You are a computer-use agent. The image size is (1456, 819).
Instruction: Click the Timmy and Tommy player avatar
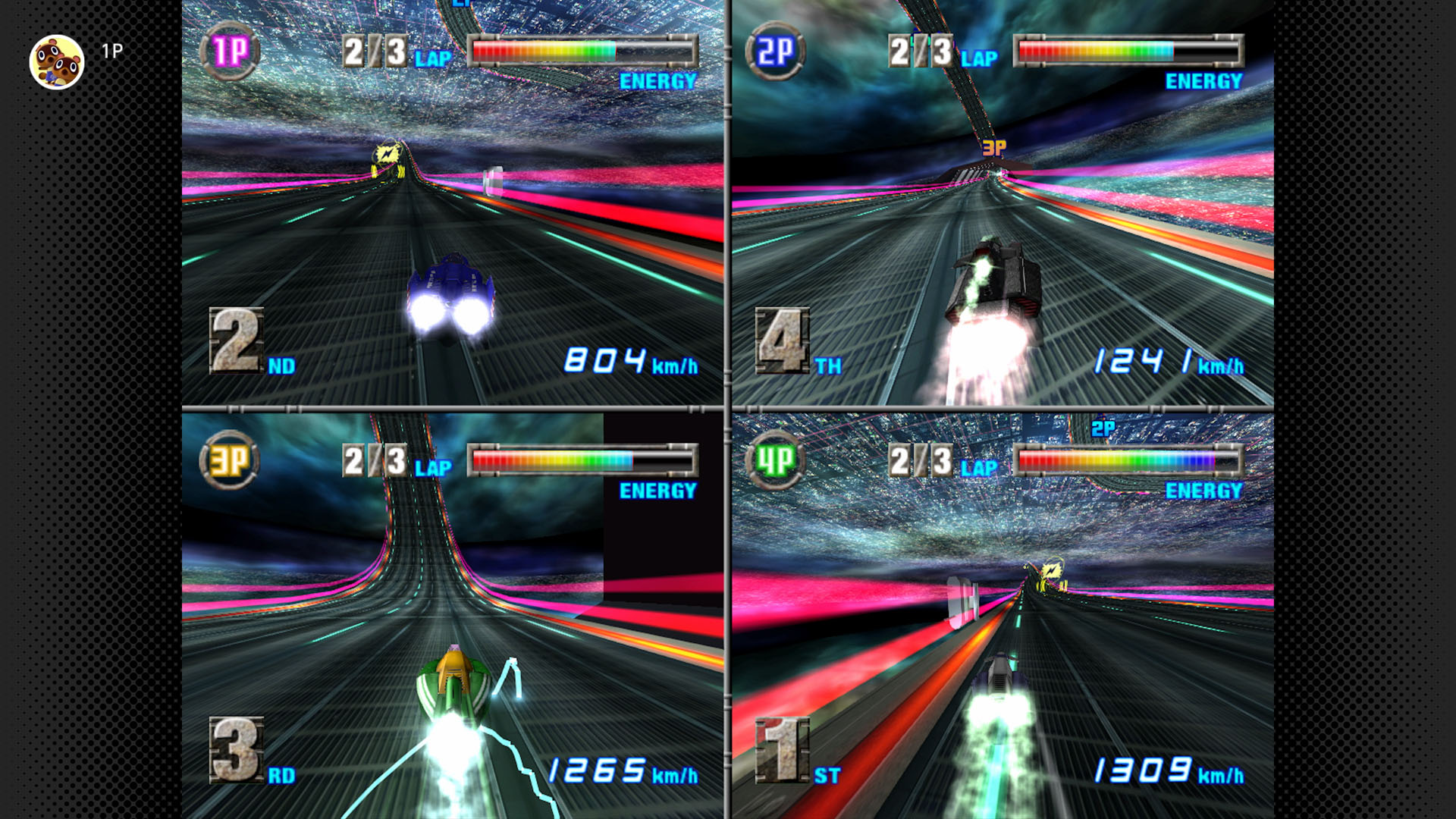click(x=57, y=62)
